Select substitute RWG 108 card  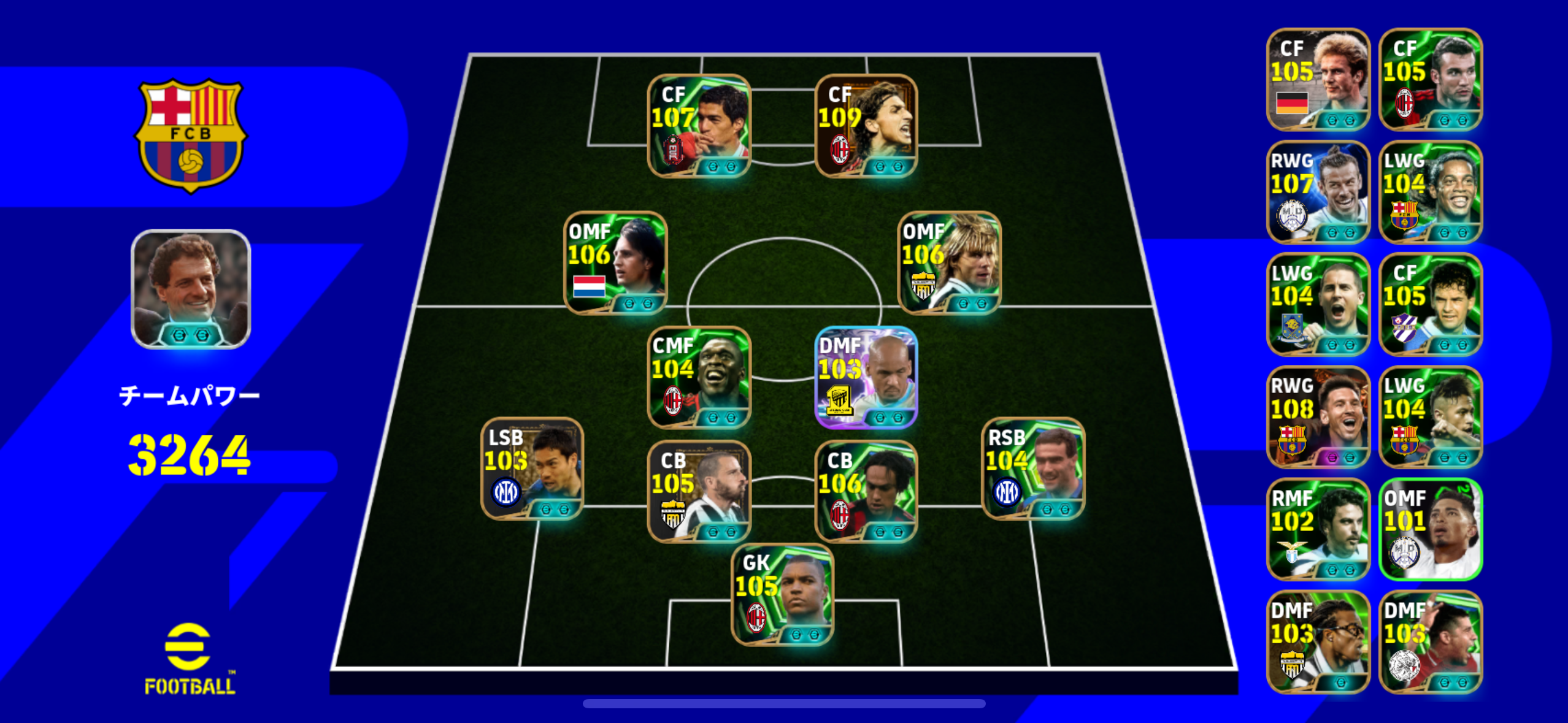(x=1318, y=417)
